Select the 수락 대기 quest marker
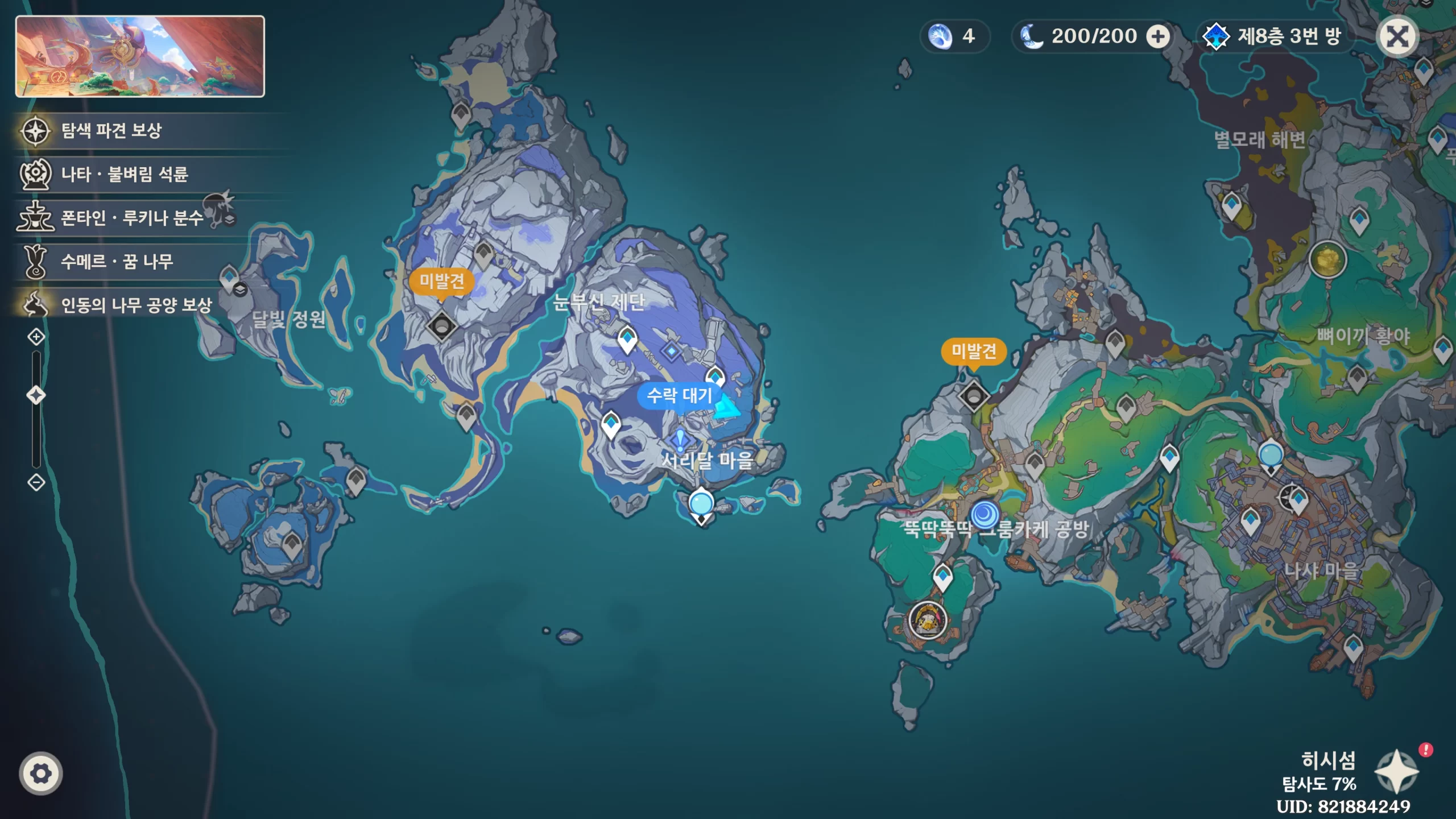1456x819 pixels. 680,395
